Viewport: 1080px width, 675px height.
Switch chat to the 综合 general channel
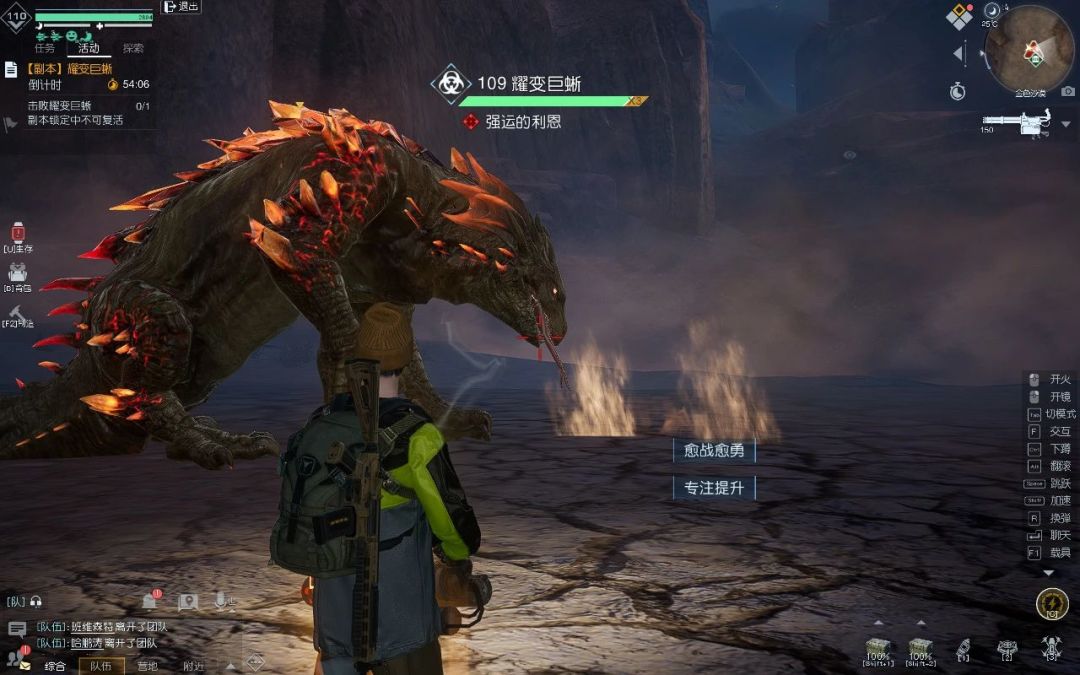click(x=55, y=666)
